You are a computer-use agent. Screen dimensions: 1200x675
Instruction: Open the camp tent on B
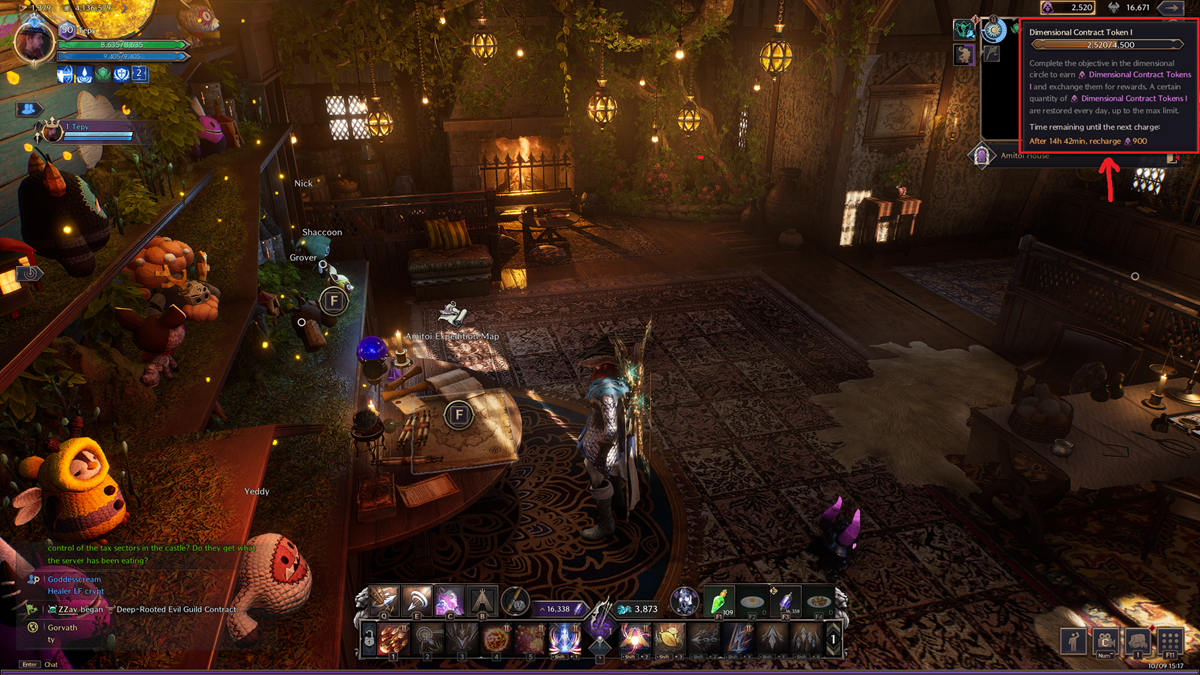coord(483,600)
